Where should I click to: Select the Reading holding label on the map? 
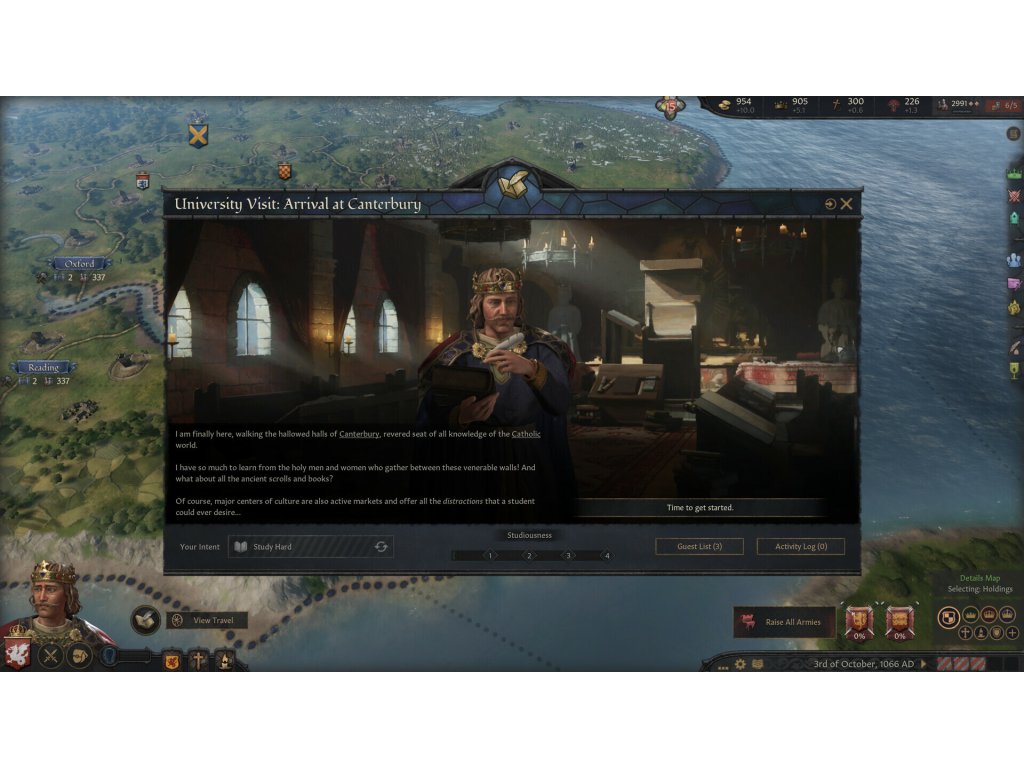tap(44, 367)
